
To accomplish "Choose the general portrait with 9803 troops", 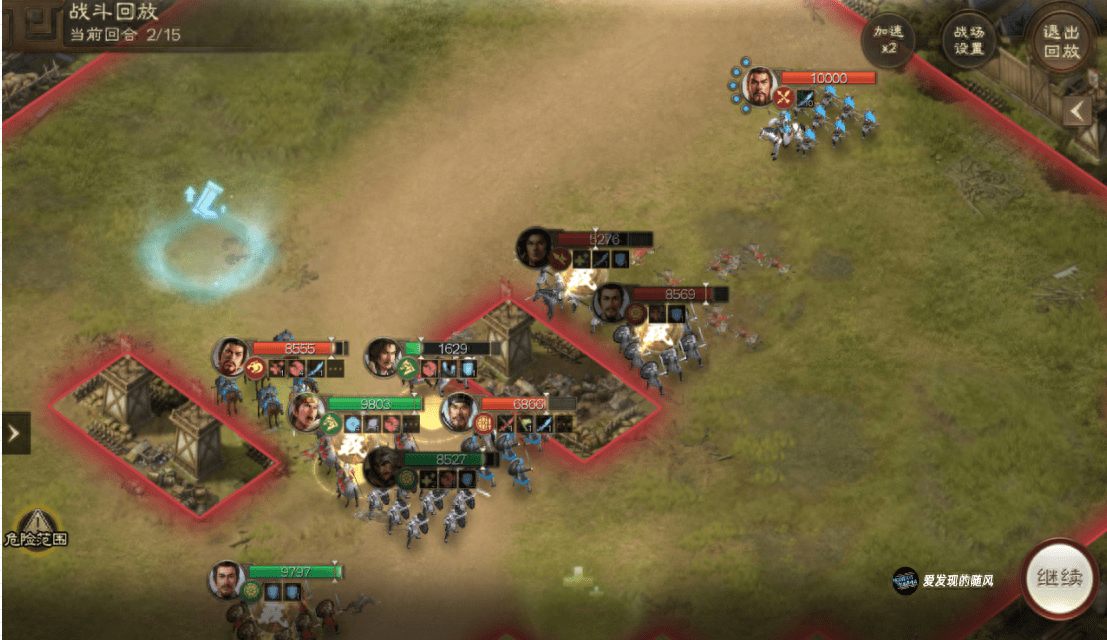I will pos(307,411).
